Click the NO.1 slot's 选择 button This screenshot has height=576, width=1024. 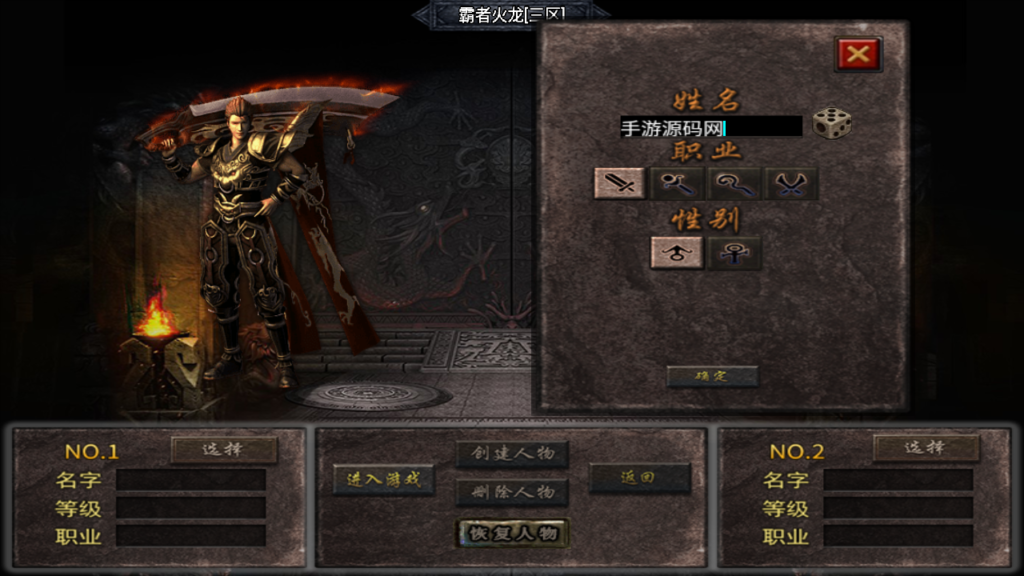tap(224, 449)
